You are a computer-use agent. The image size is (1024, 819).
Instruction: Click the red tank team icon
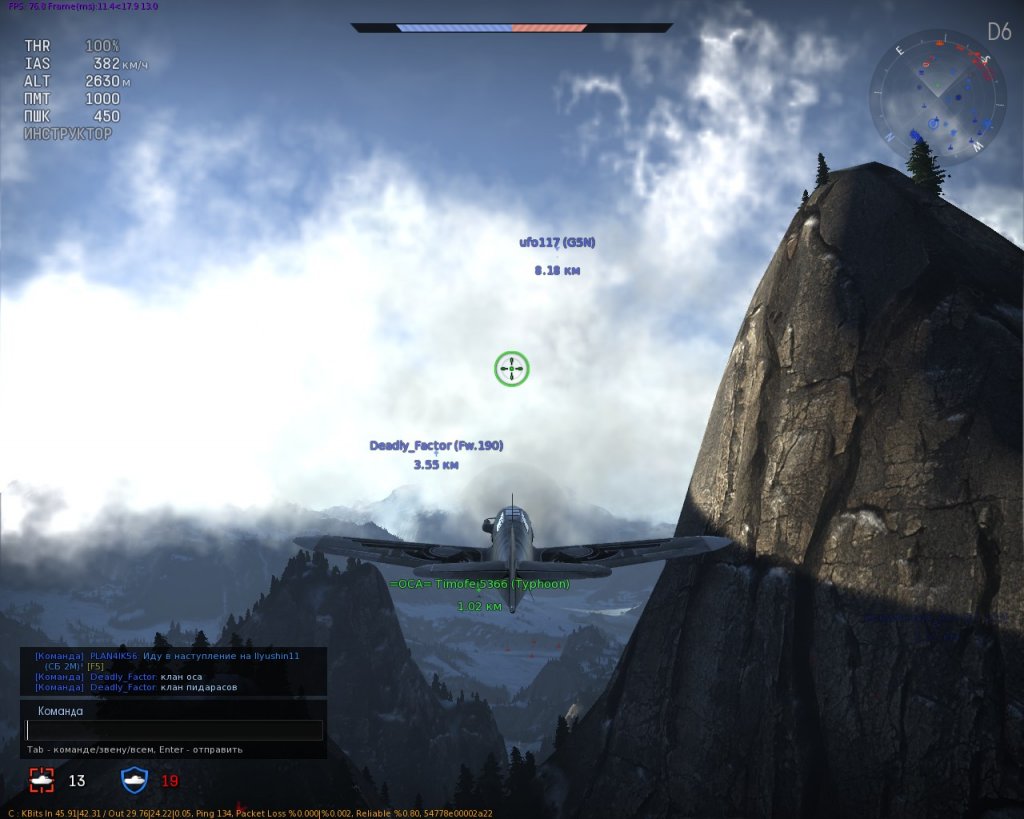point(42,780)
